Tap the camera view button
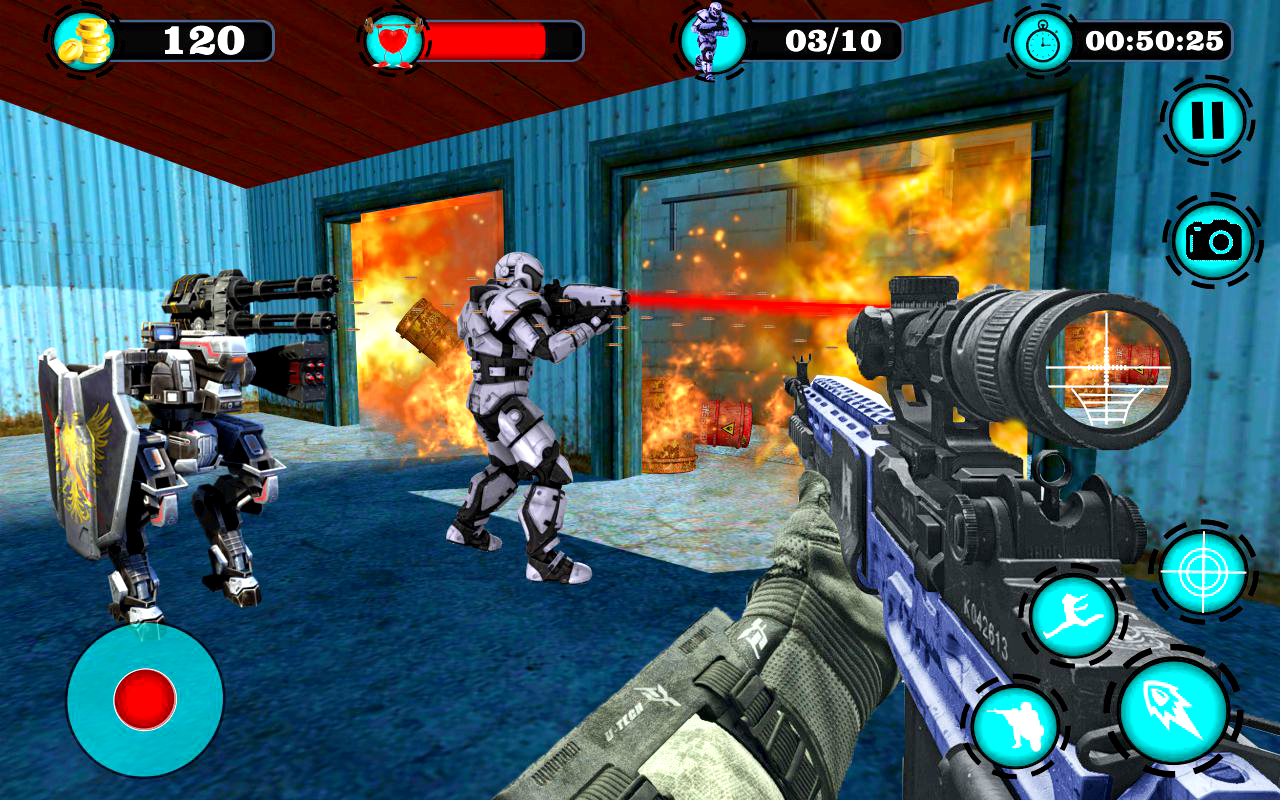Viewport: 1280px width, 800px height. pos(1213,239)
